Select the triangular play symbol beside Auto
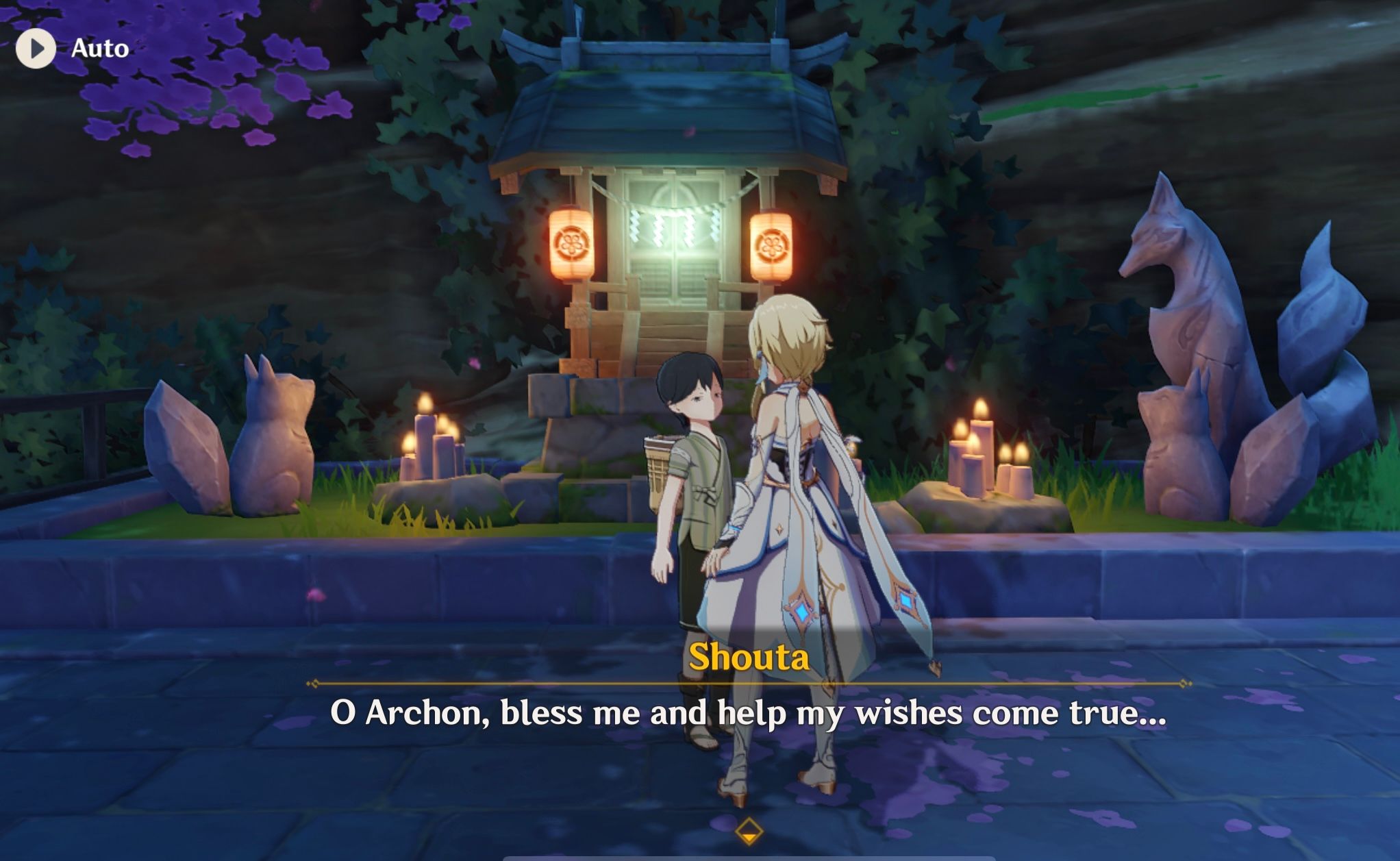This screenshot has width=1400, height=861. point(38,48)
